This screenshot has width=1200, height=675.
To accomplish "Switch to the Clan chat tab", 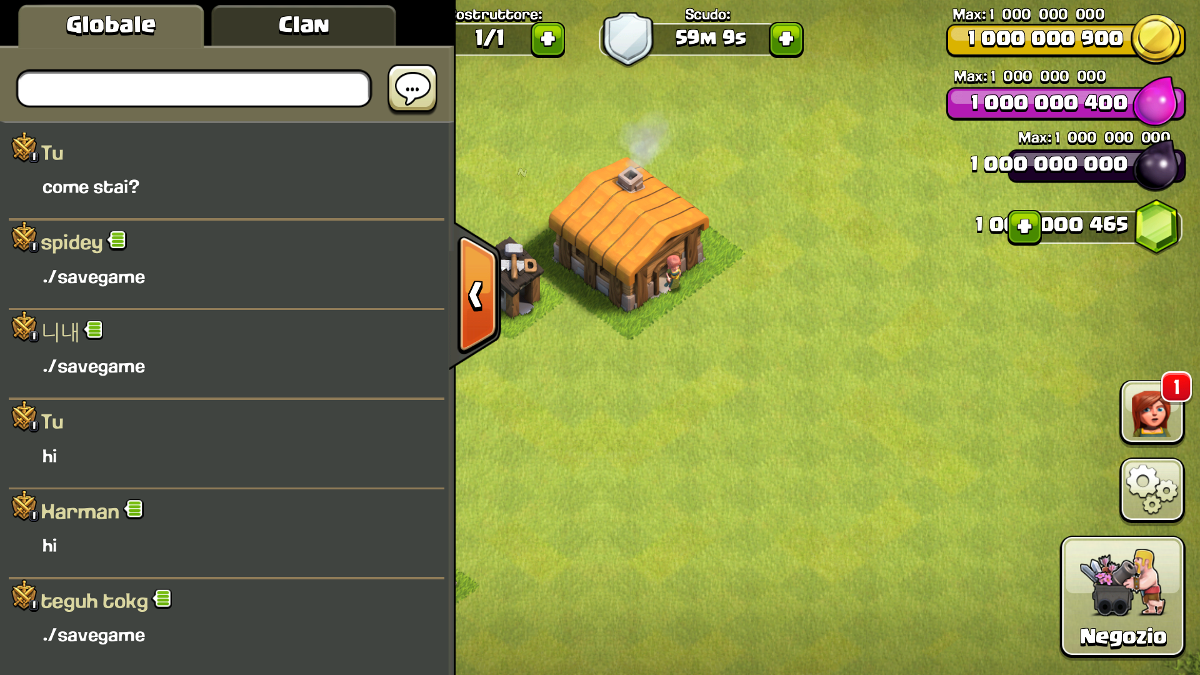I will click(x=303, y=25).
